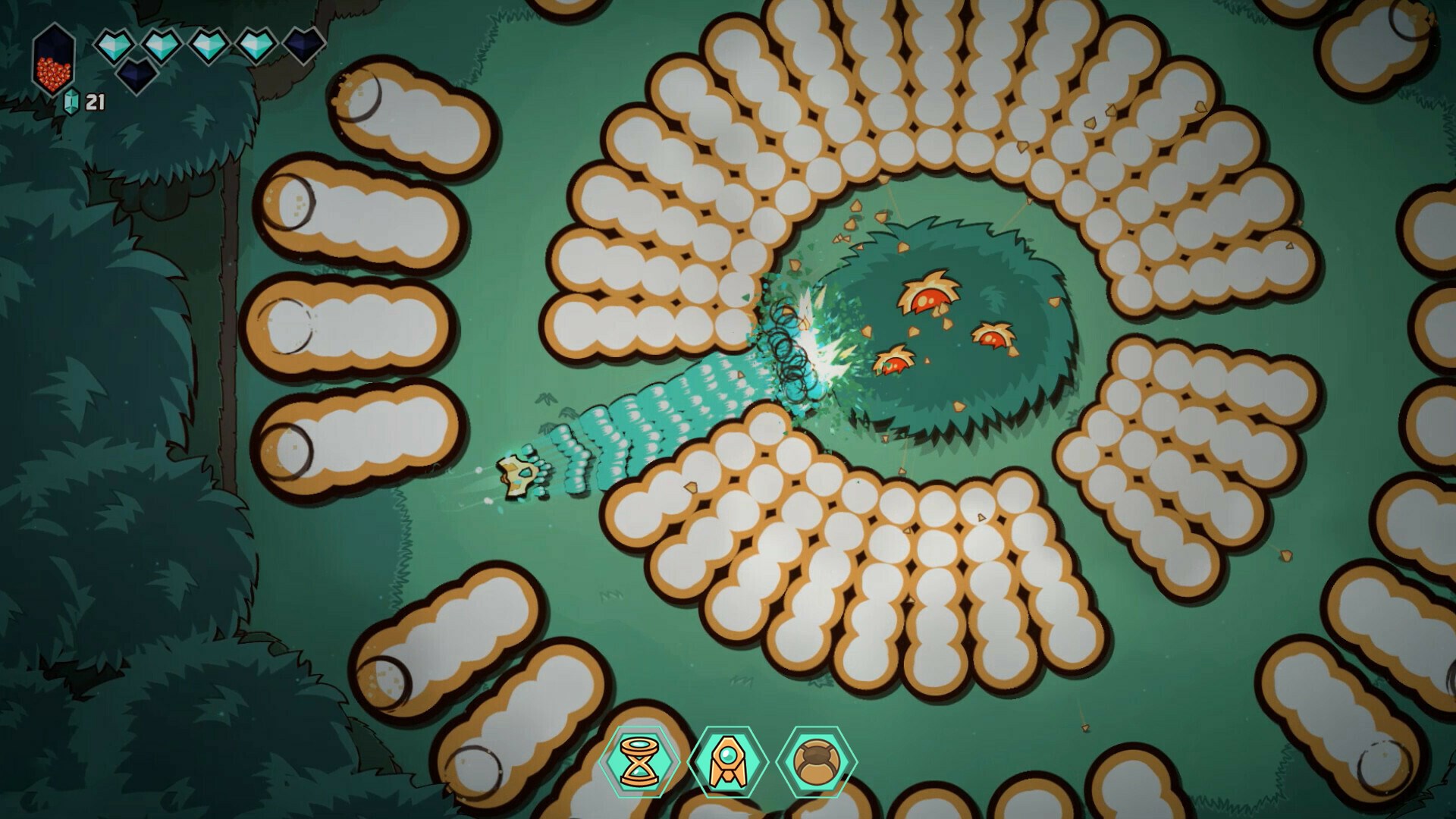This screenshot has width=1456, height=819.
Task: Click the lowered dark heart below the health row
Action: point(136,77)
